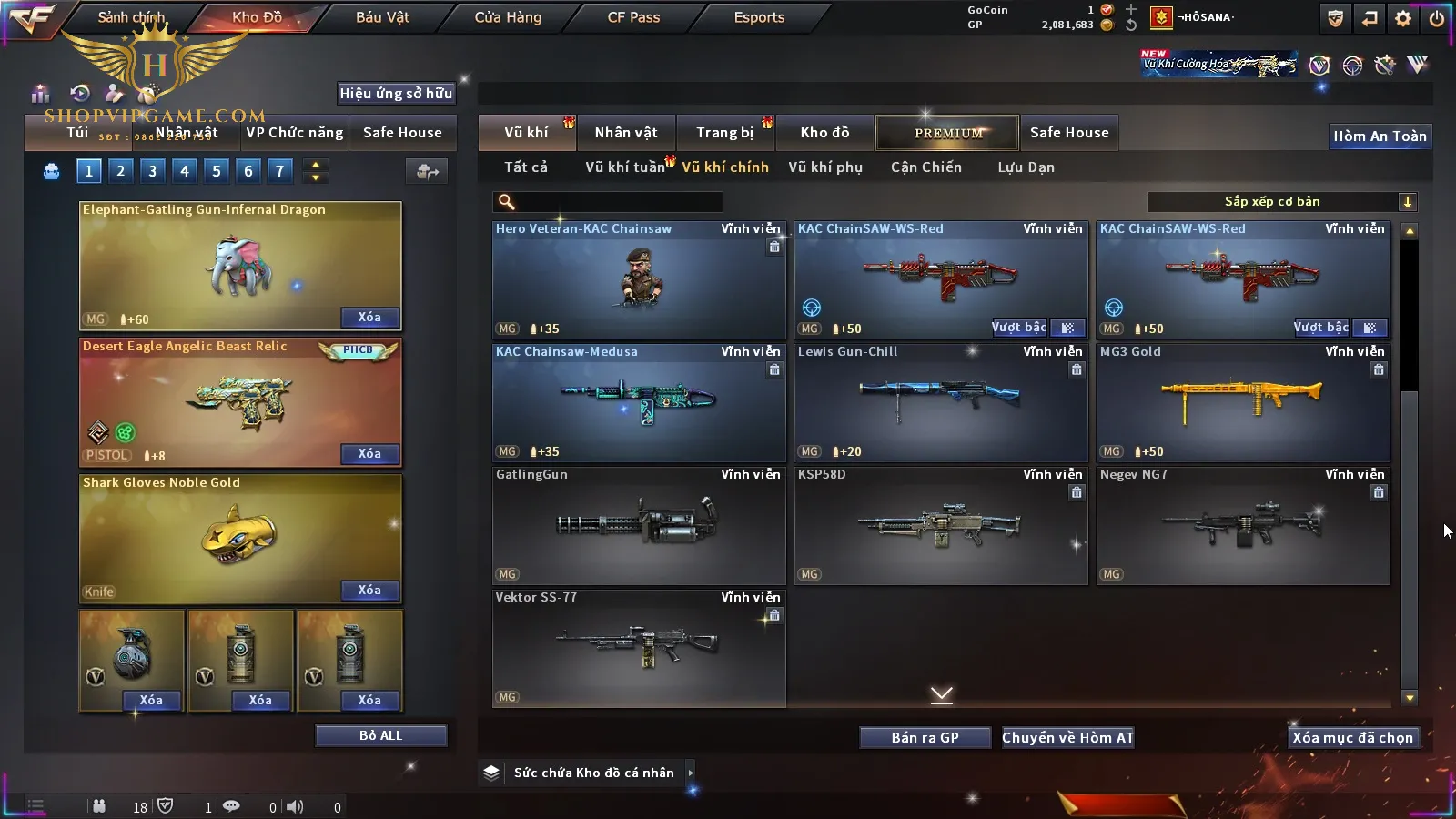Open the Sắp xếp cơ bản sort dropdown
Screen dimensions: 1456x819
tap(1281, 202)
